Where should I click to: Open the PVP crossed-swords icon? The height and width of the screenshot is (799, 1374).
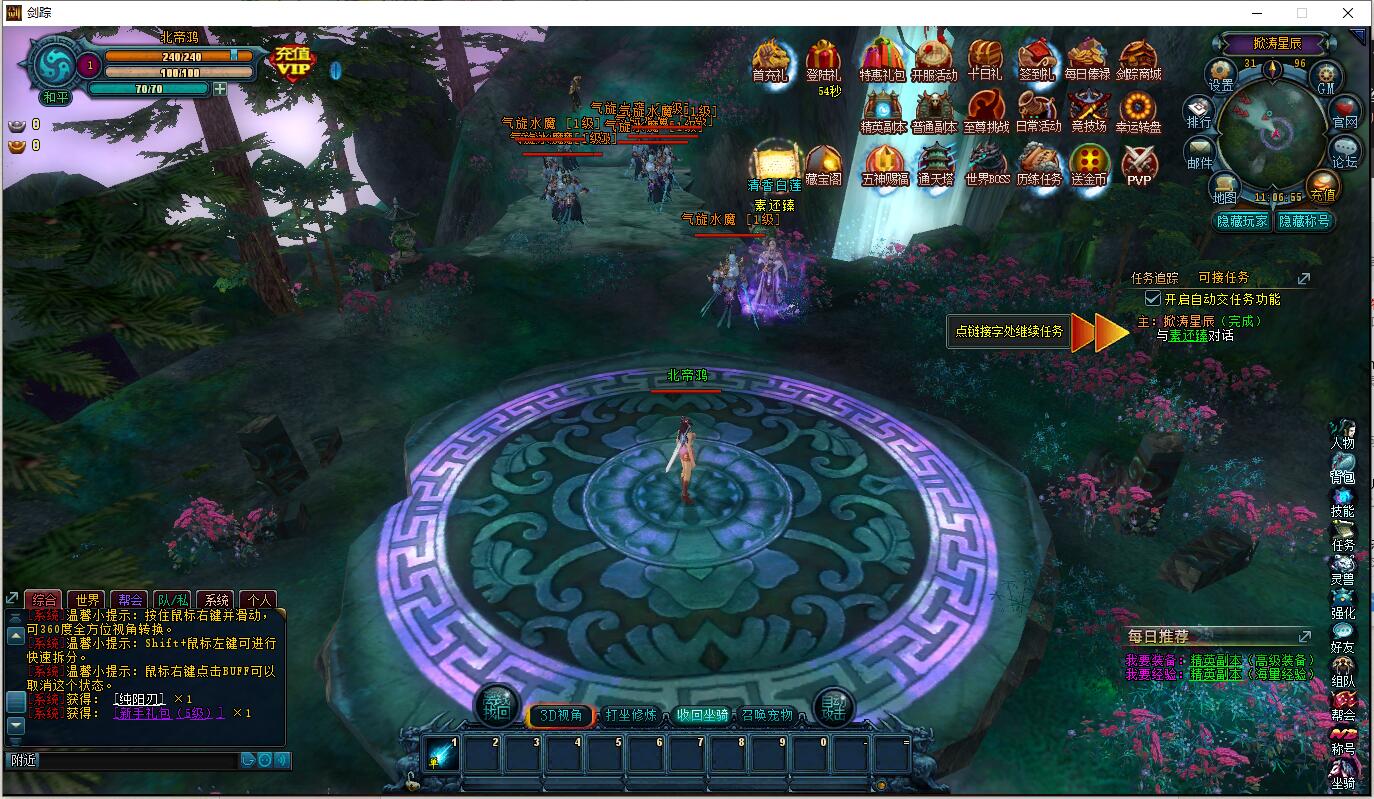point(1138,165)
